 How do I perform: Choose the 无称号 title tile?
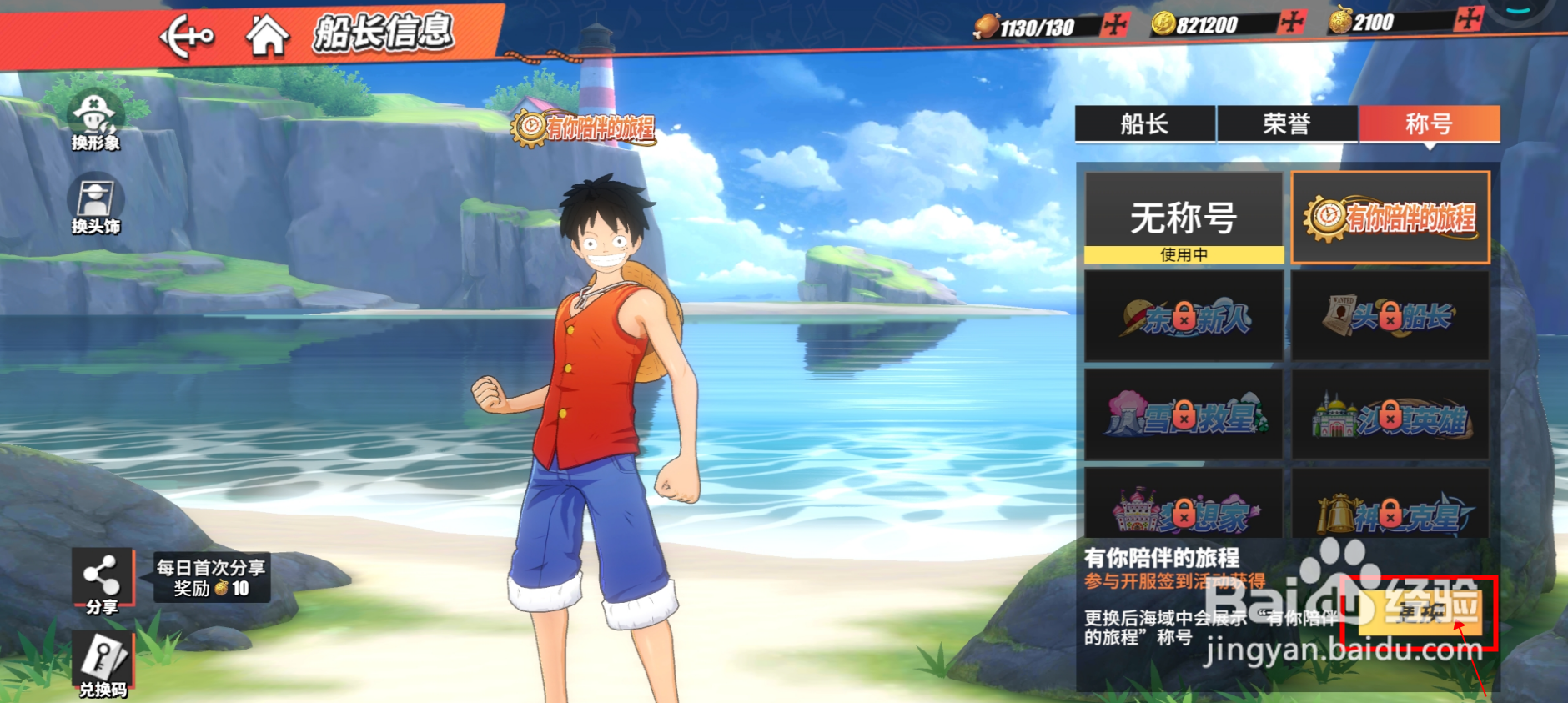[1184, 218]
